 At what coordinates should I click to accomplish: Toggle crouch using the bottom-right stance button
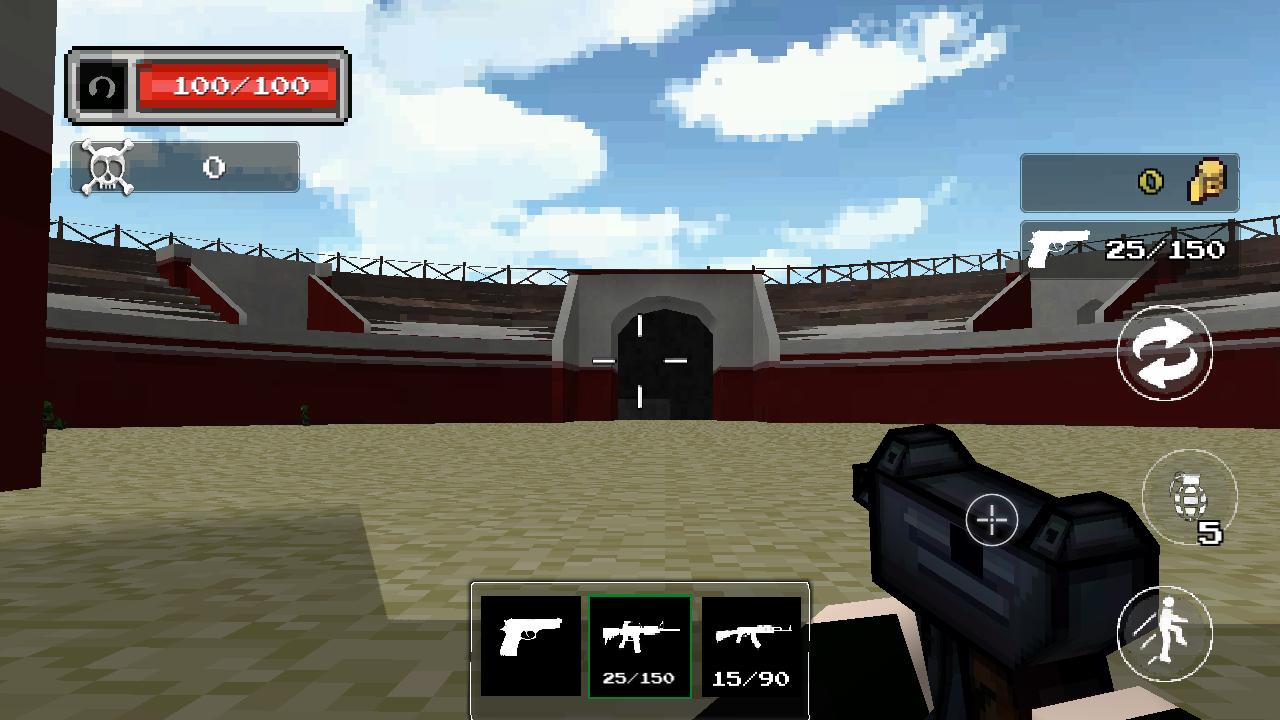tap(1165, 630)
